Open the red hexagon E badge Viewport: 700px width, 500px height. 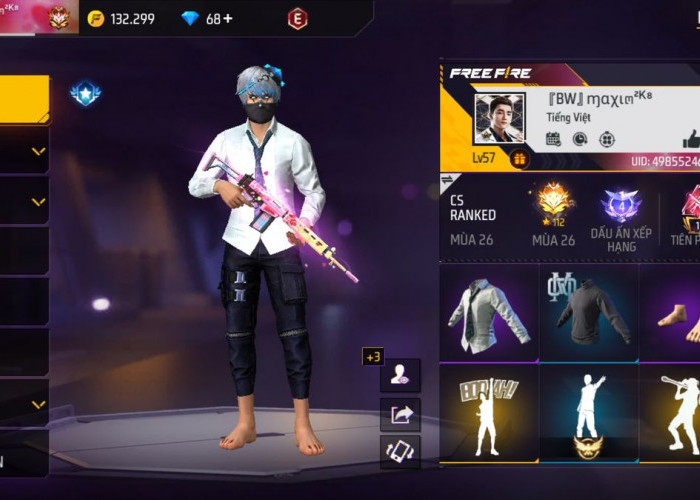297,19
